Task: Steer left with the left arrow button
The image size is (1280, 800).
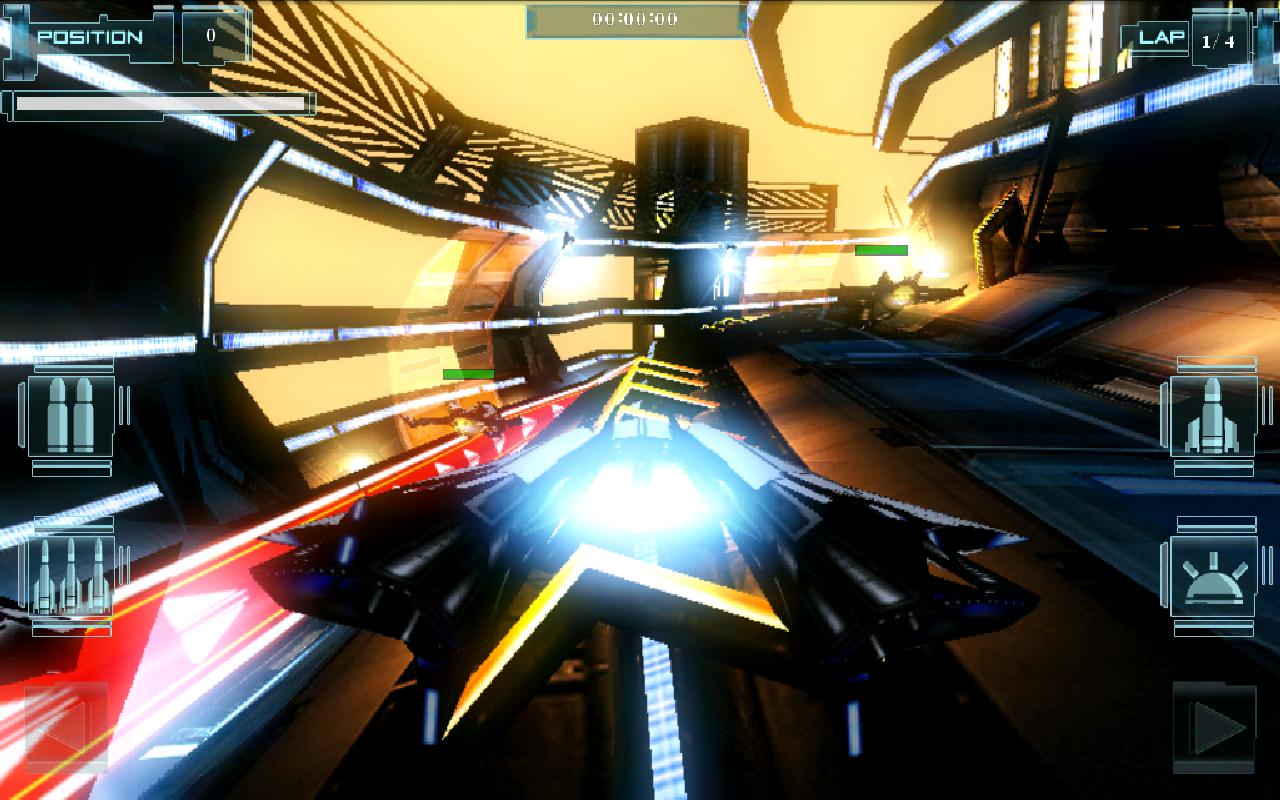Action: point(66,727)
